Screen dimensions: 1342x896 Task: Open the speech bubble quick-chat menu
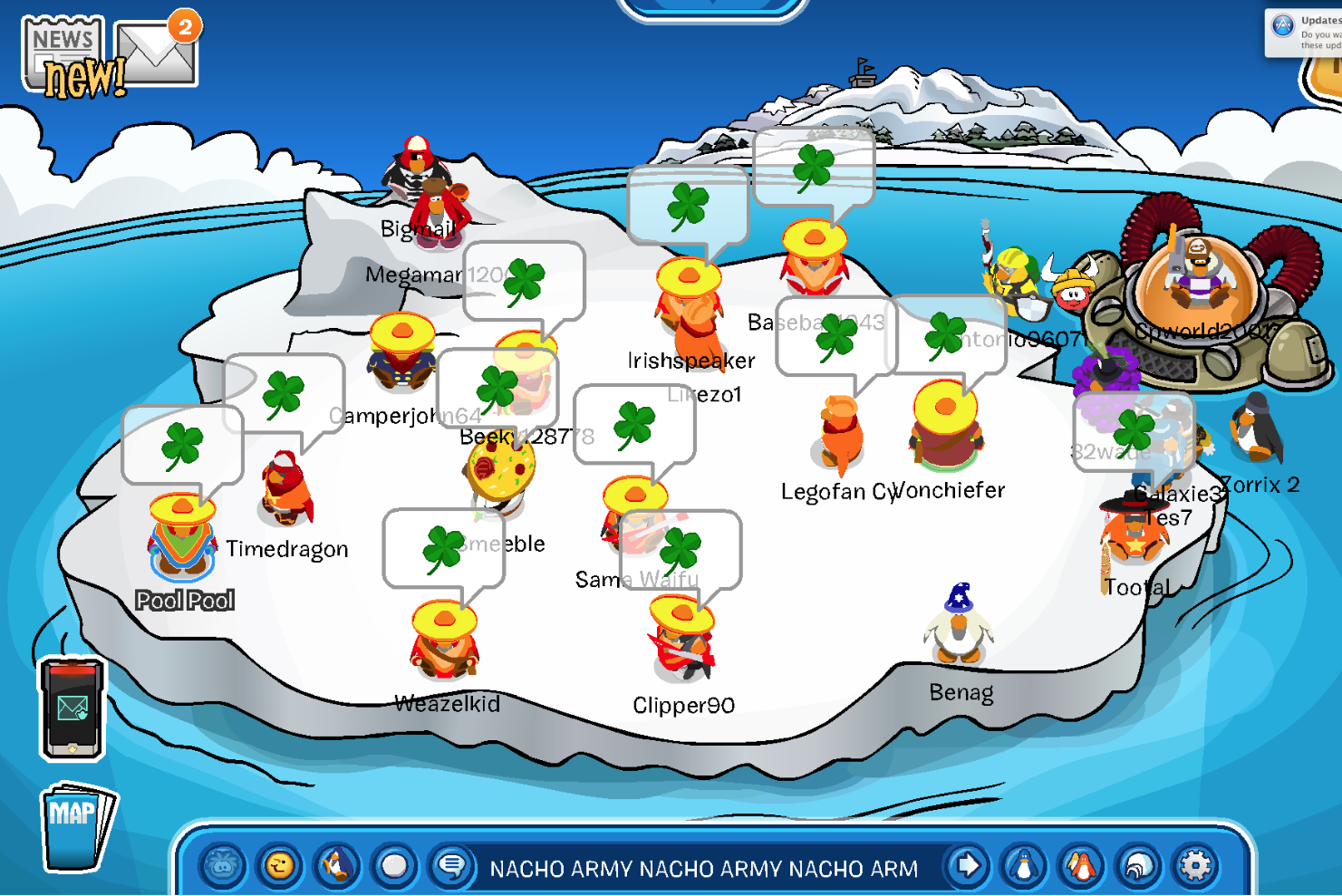click(x=451, y=867)
